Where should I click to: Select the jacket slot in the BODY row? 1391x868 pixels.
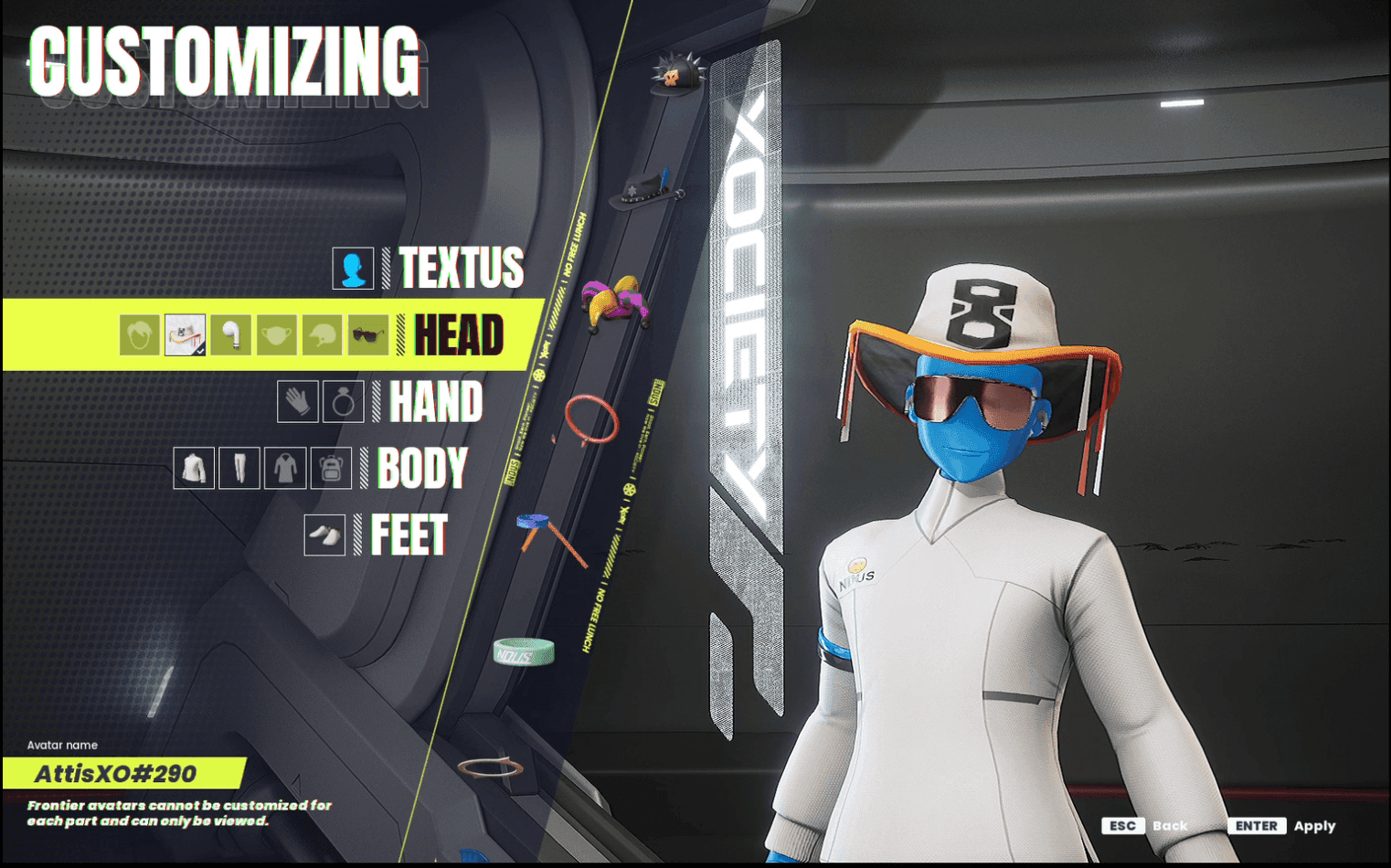(x=195, y=467)
